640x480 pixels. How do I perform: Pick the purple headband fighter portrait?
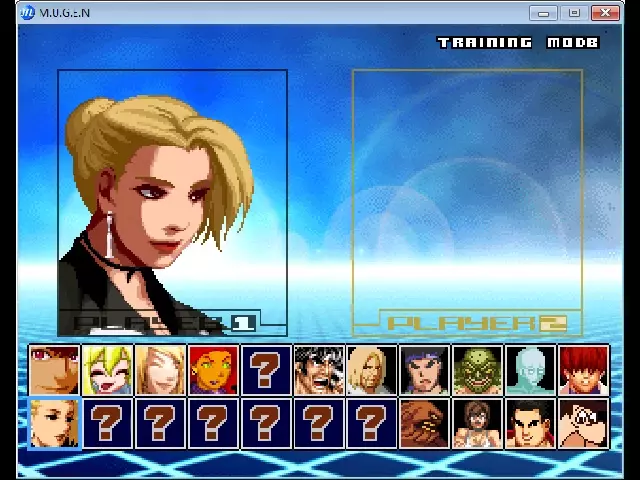tap(425, 370)
